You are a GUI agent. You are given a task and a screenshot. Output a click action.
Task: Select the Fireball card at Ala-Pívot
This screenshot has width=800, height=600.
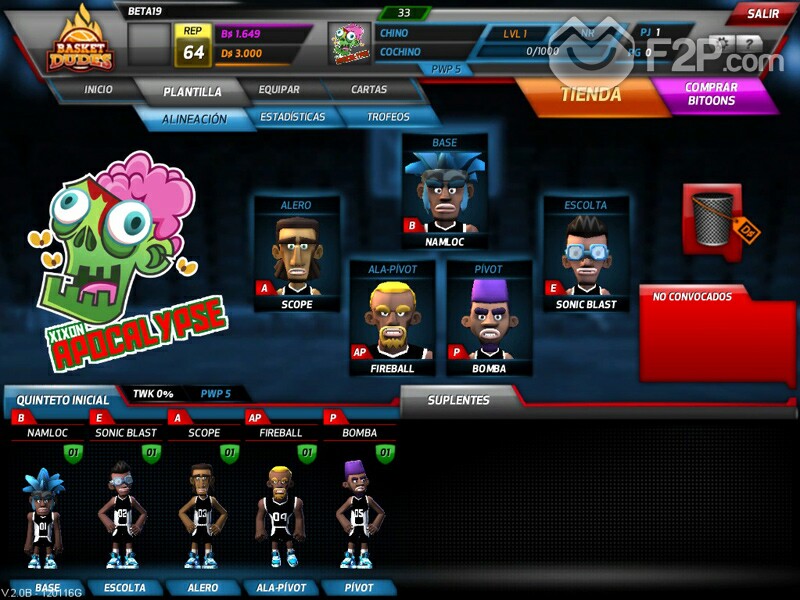point(391,318)
